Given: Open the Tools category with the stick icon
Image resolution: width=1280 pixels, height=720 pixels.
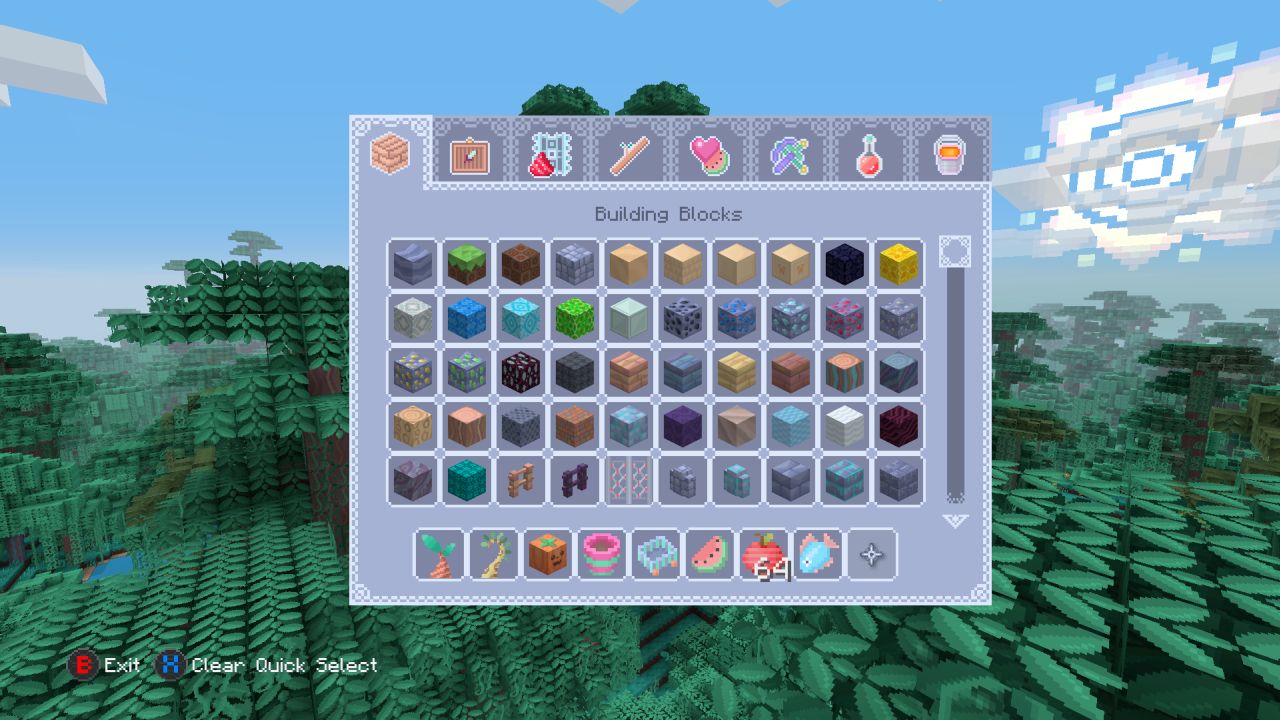Looking at the screenshot, I should click(629, 156).
